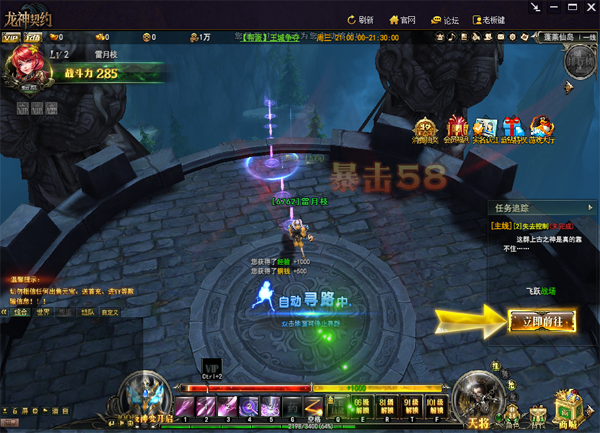Refresh the game with 刷新
Image resolution: width=600 pixels, height=433 pixels.
point(360,19)
